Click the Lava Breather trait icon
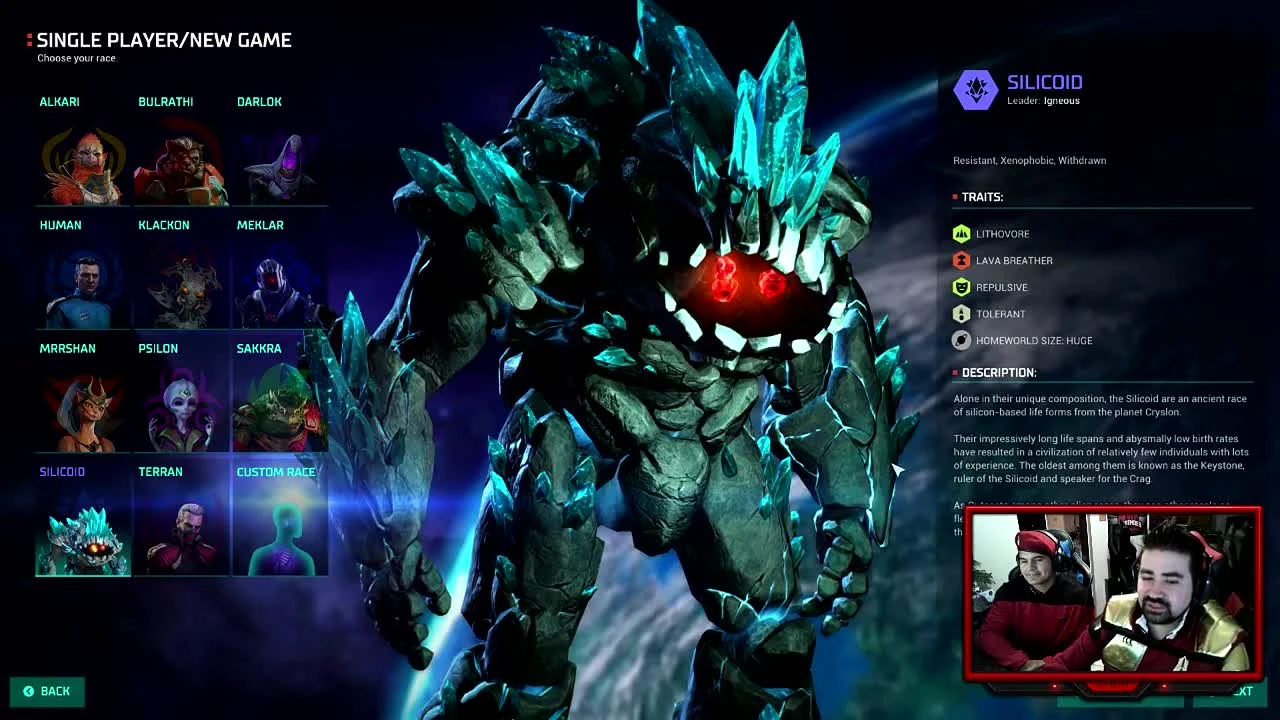The image size is (1280, 720). (961, 260)
